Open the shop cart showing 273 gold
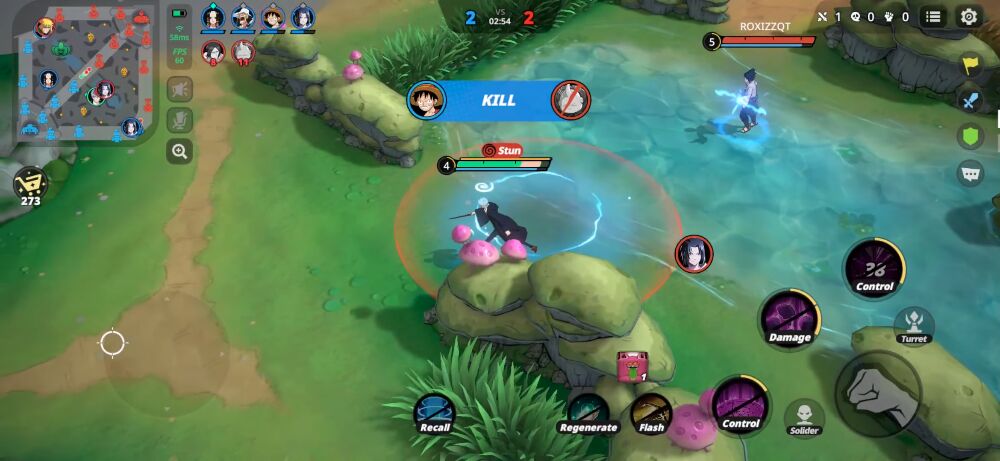Viewport: 1000px width, 461px height. 30,183
